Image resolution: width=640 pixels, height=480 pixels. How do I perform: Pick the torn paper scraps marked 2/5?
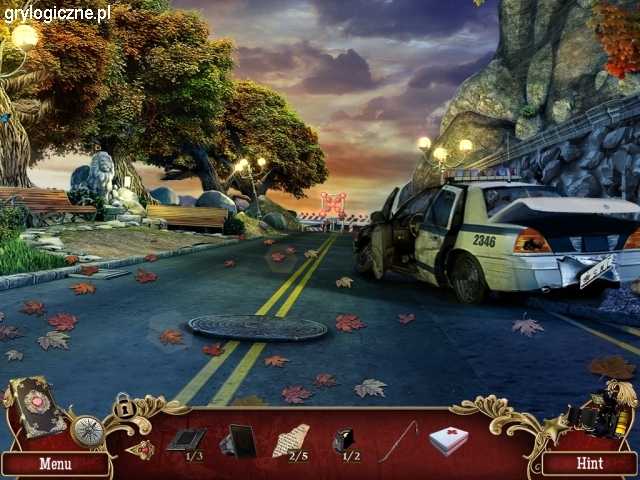click(x=292, y=438)
